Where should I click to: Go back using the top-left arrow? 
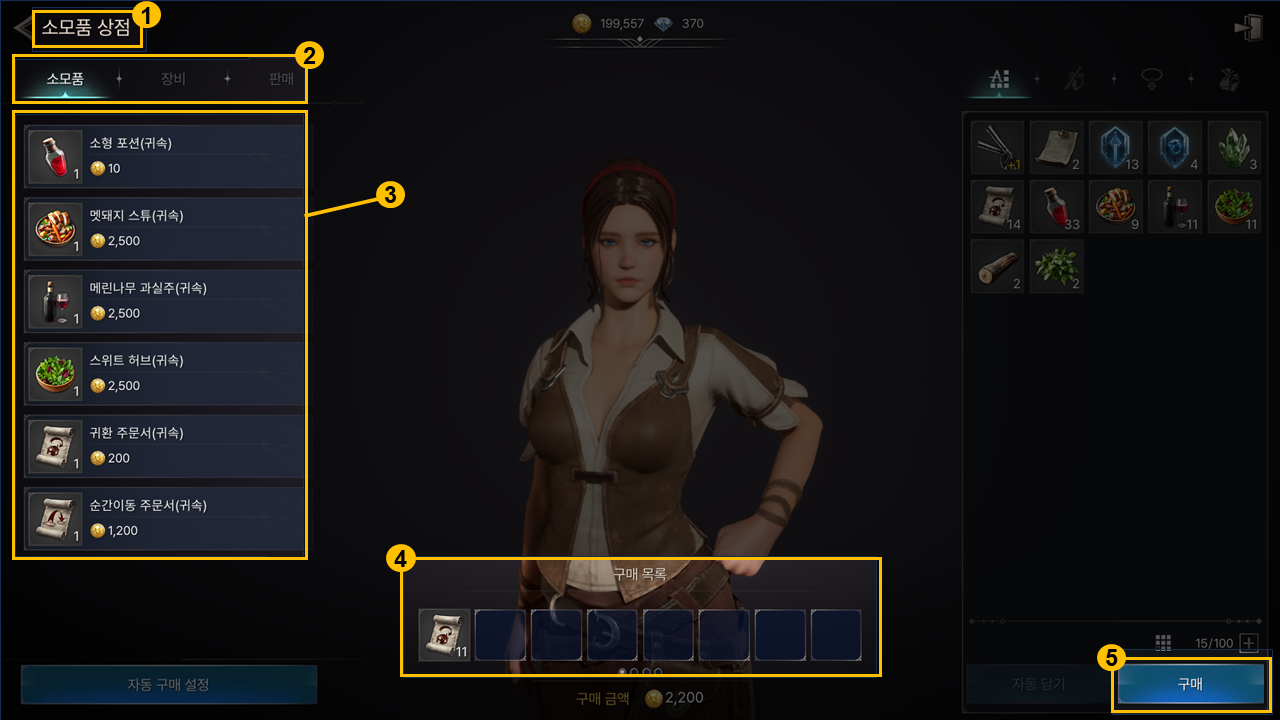22,27
